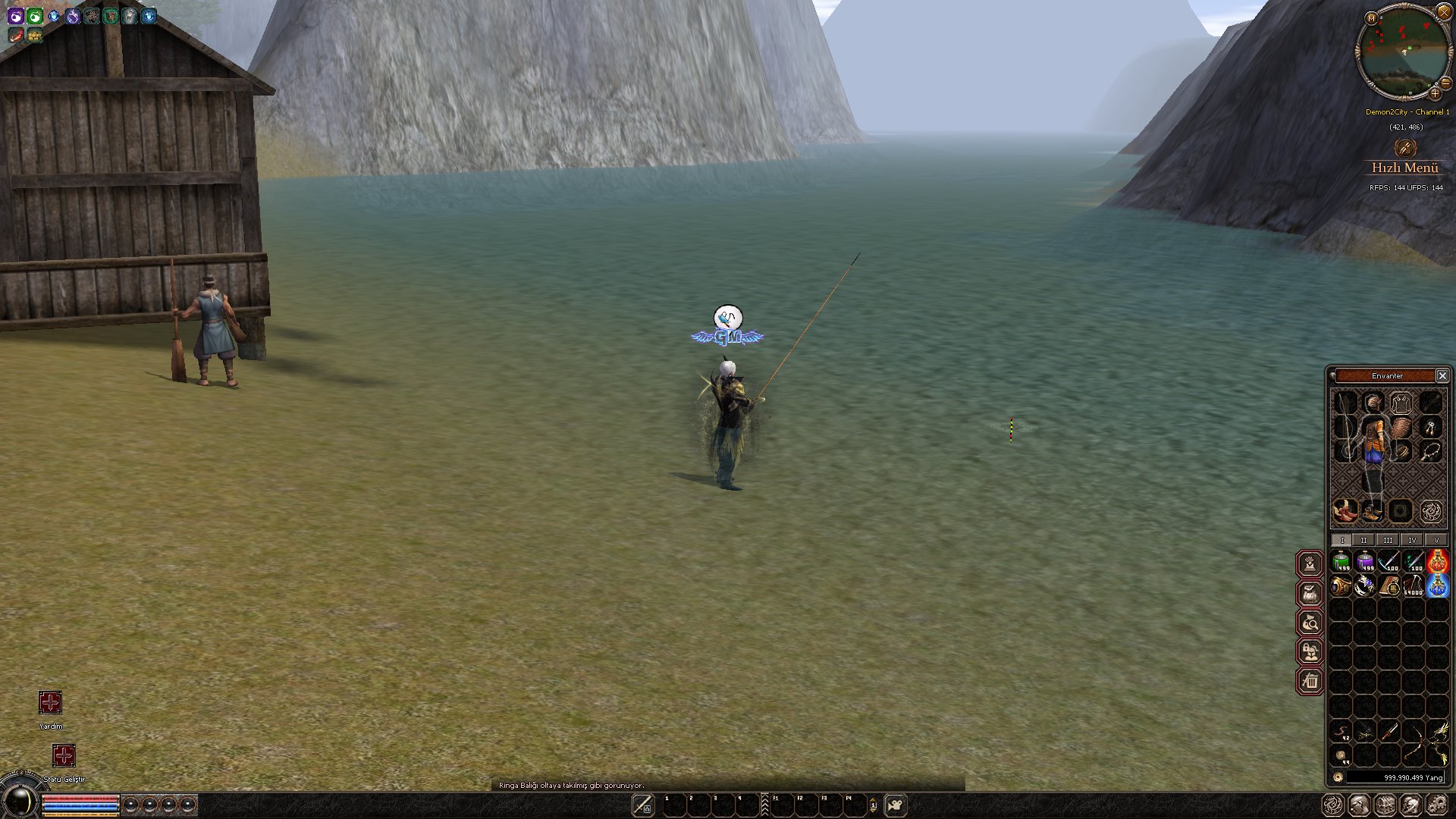Open the large map via M button
This screenshot has height=819, width=1456.
click(x=1371, y=18)
